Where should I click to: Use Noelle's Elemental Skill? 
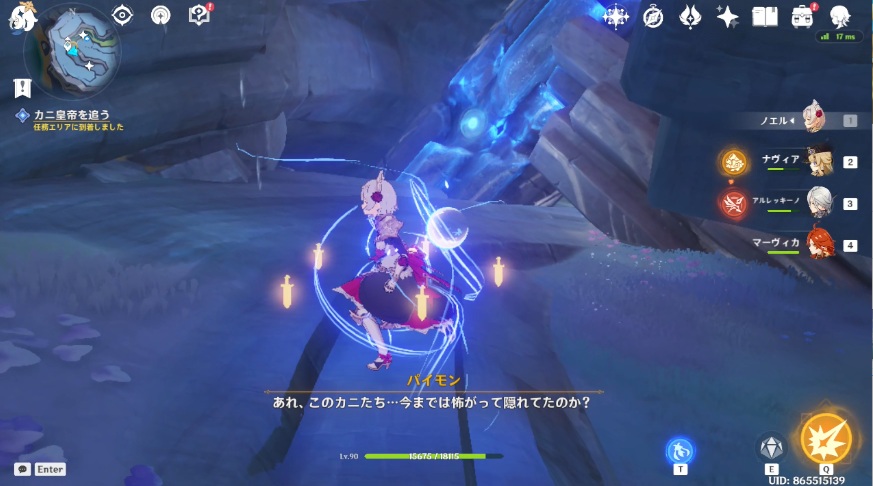pyautogui.click(x=771, y=447)
